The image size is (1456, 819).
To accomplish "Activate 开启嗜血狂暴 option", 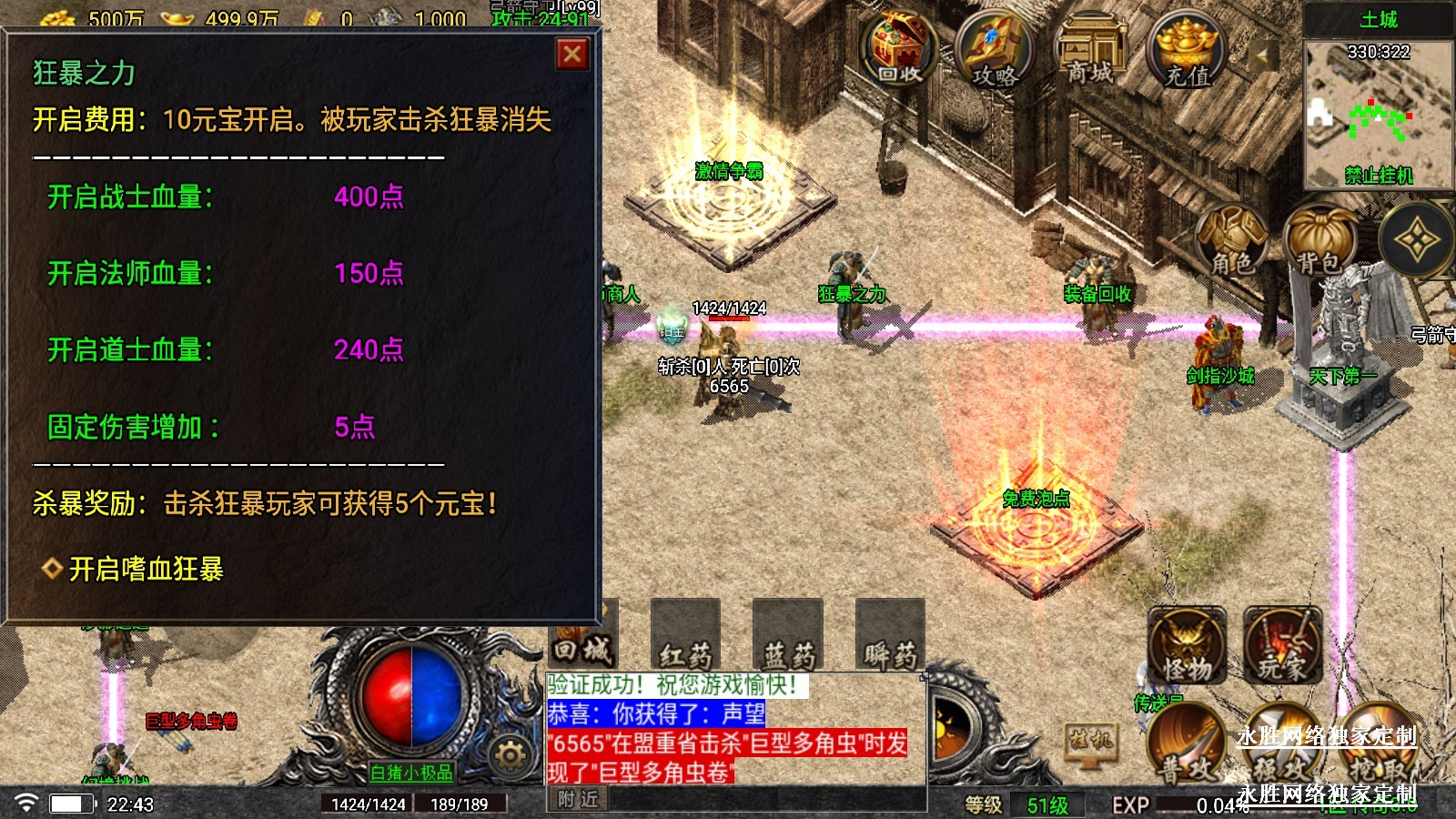I will pyautogui.click(x=146, y=570).
